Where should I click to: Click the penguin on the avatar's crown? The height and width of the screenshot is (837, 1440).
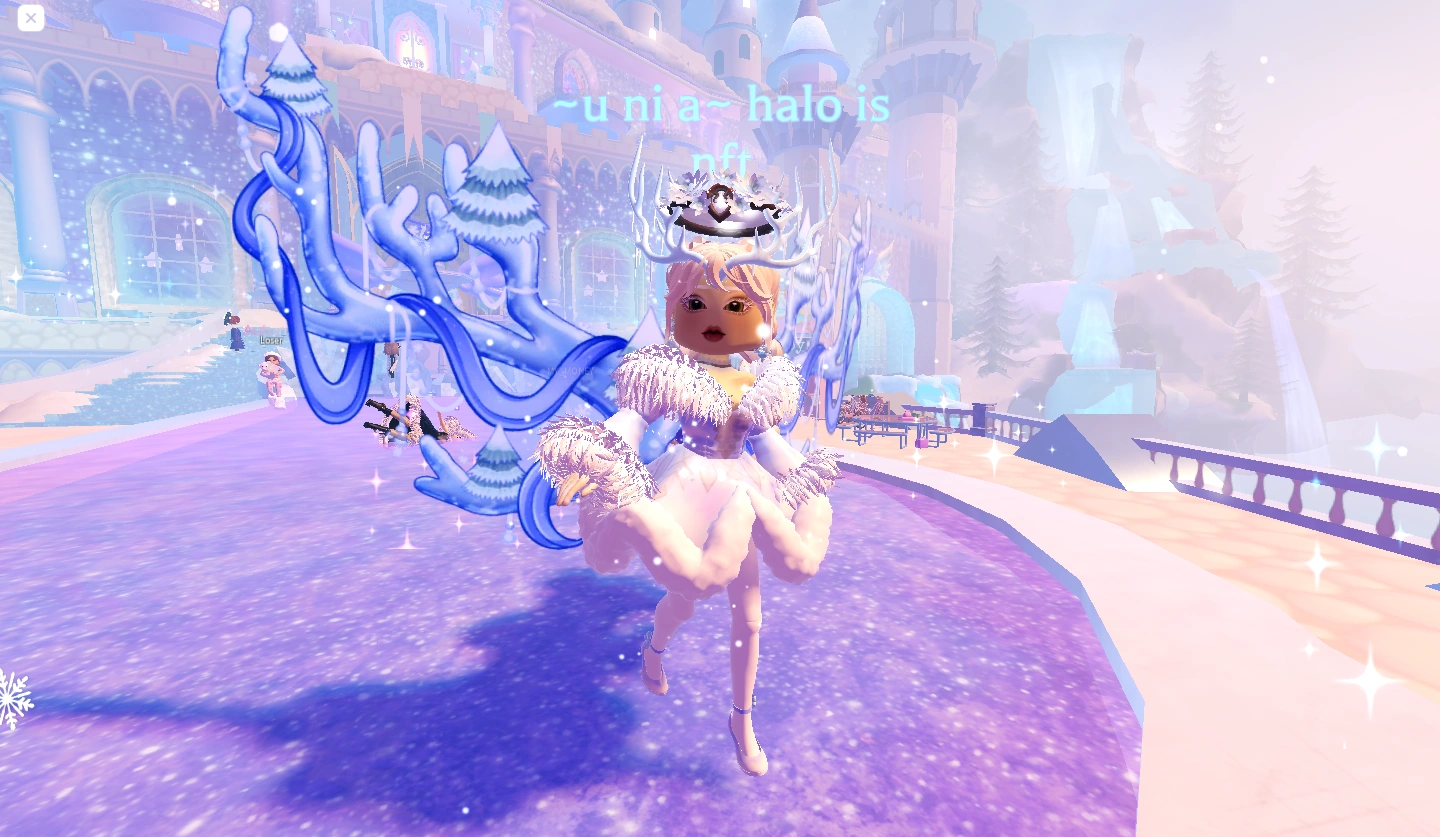tap(722, 199)
